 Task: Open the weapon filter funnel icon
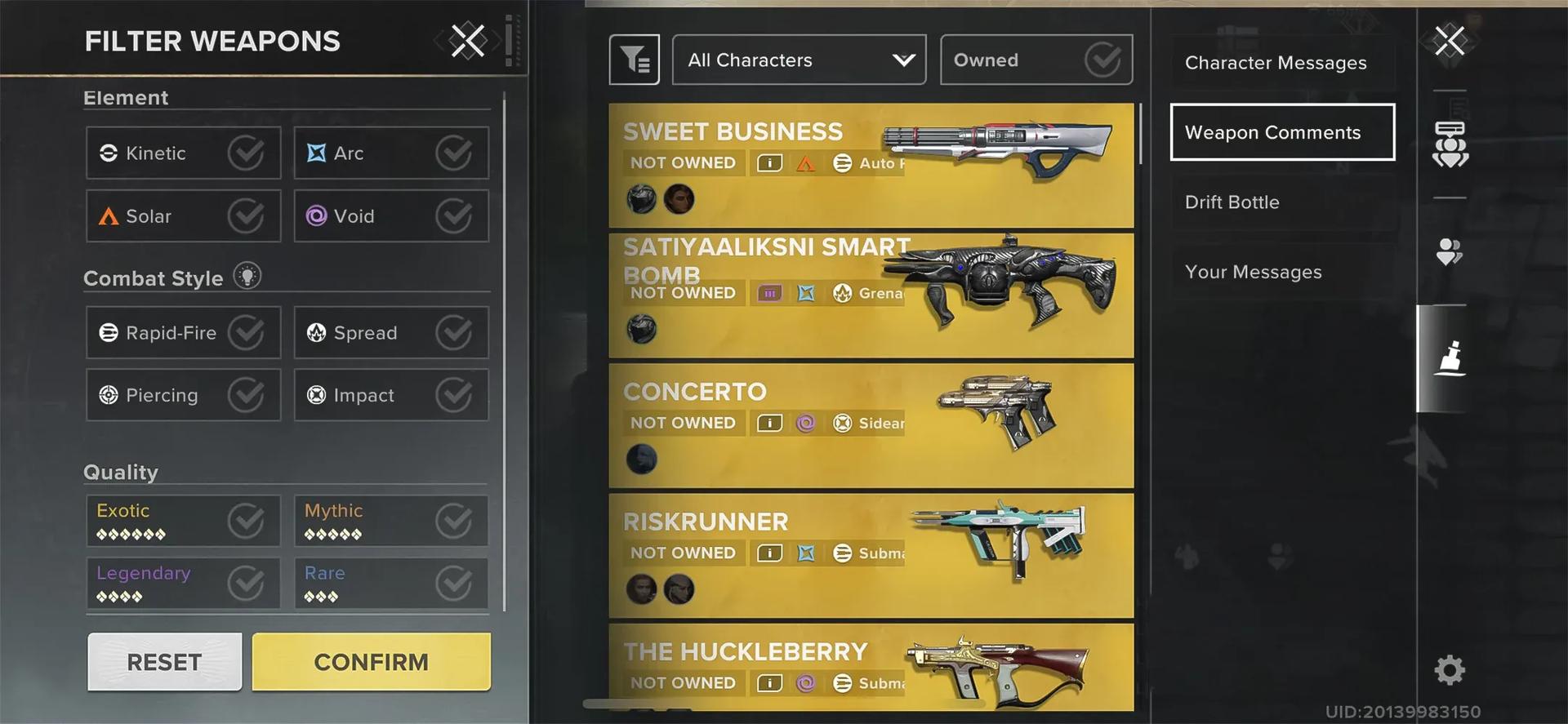pyautogui.click(x=634, y=59)
